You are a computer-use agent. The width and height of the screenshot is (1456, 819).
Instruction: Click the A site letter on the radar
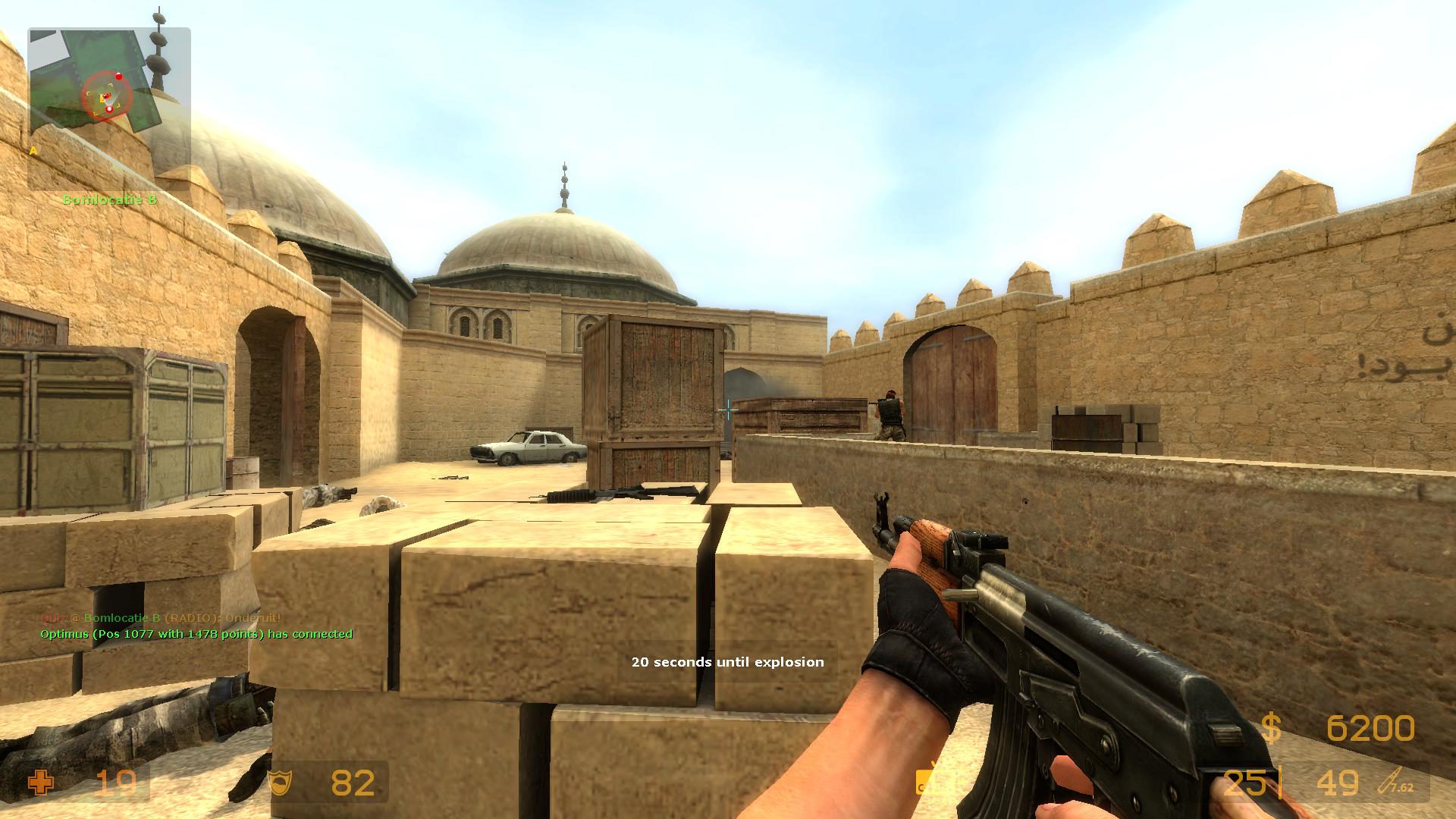pos(33,150)
